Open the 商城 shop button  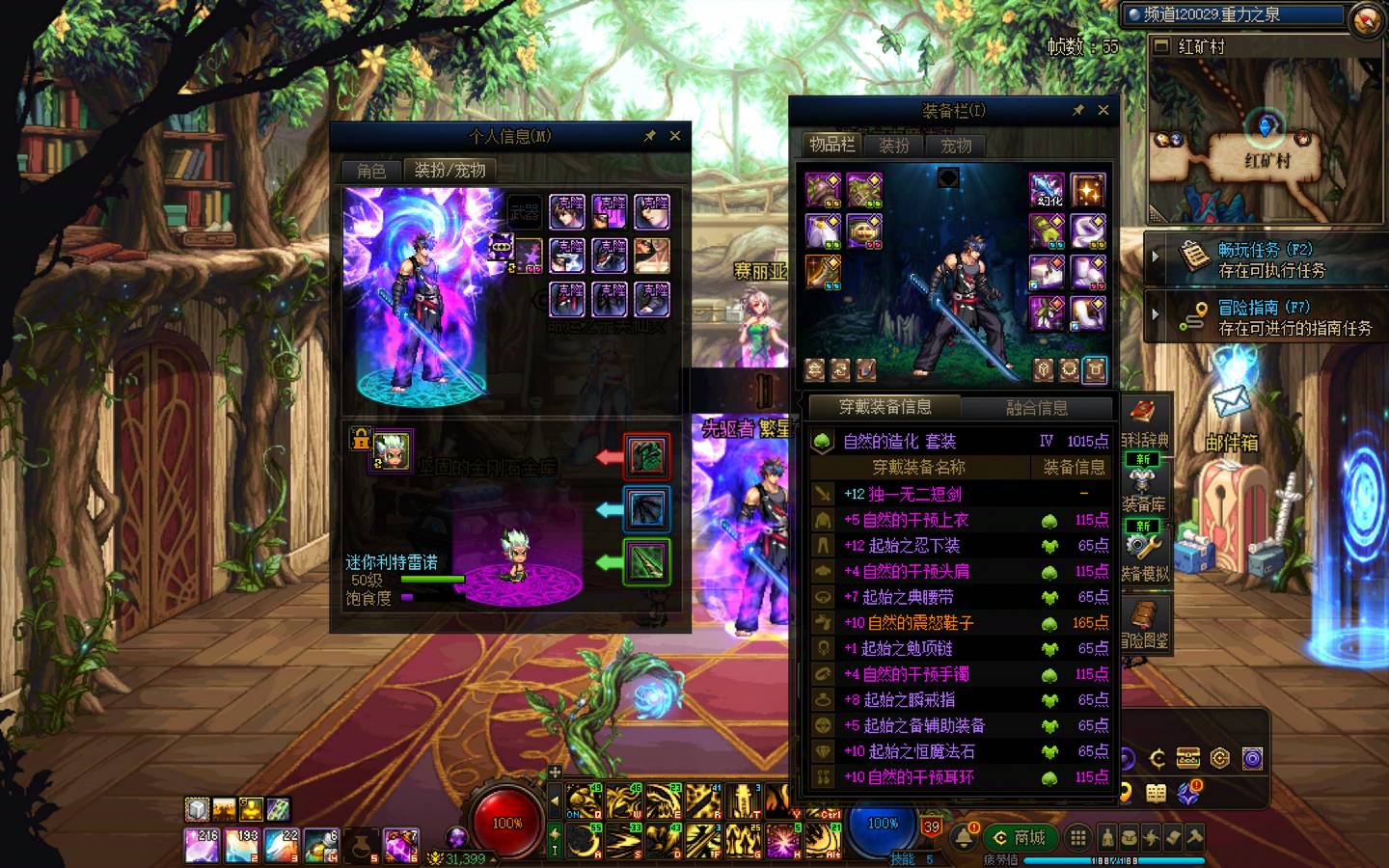1020,837
